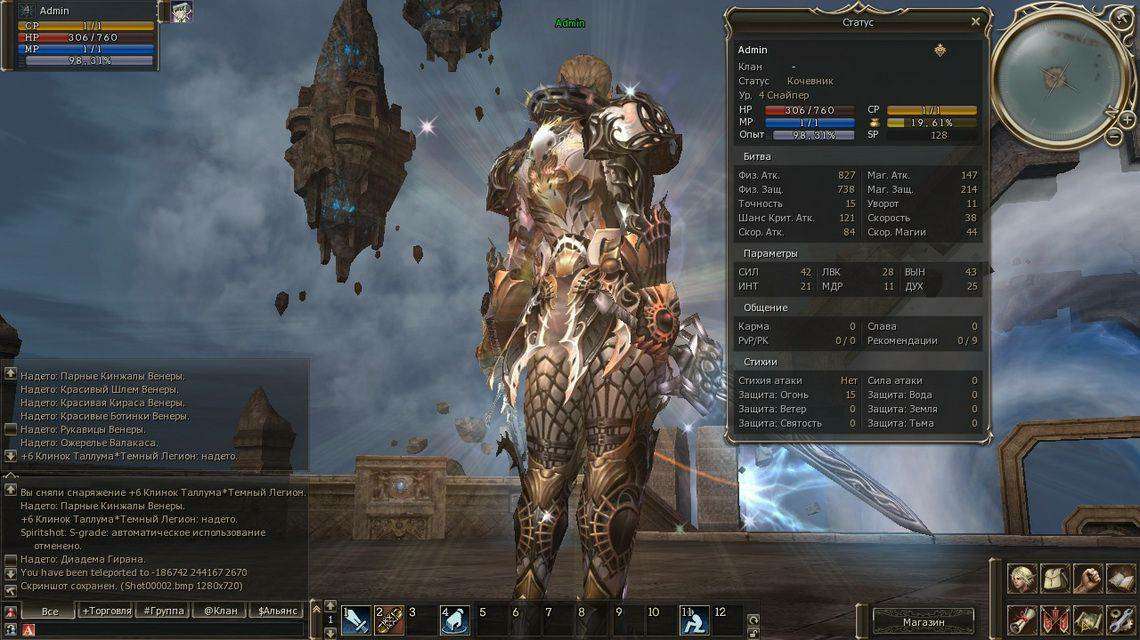The image size is (1140, 640).
Task: Trigger the sit action in hotbar slot 11
Action: coord(694,621)
